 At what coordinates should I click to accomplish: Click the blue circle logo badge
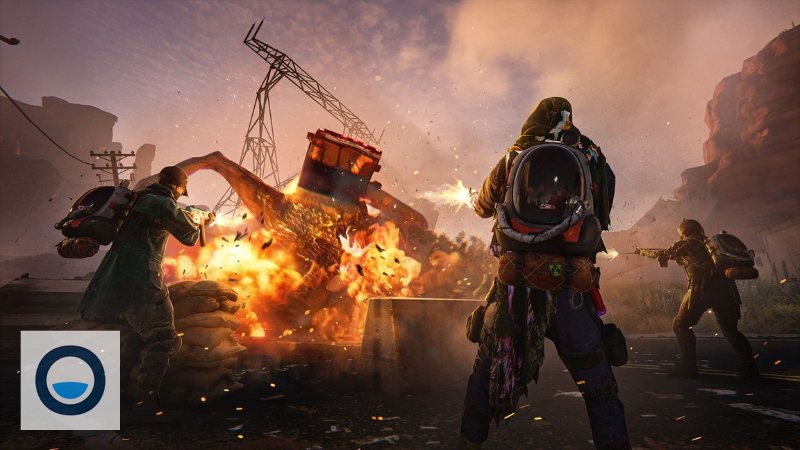click(x=70, y=380)
